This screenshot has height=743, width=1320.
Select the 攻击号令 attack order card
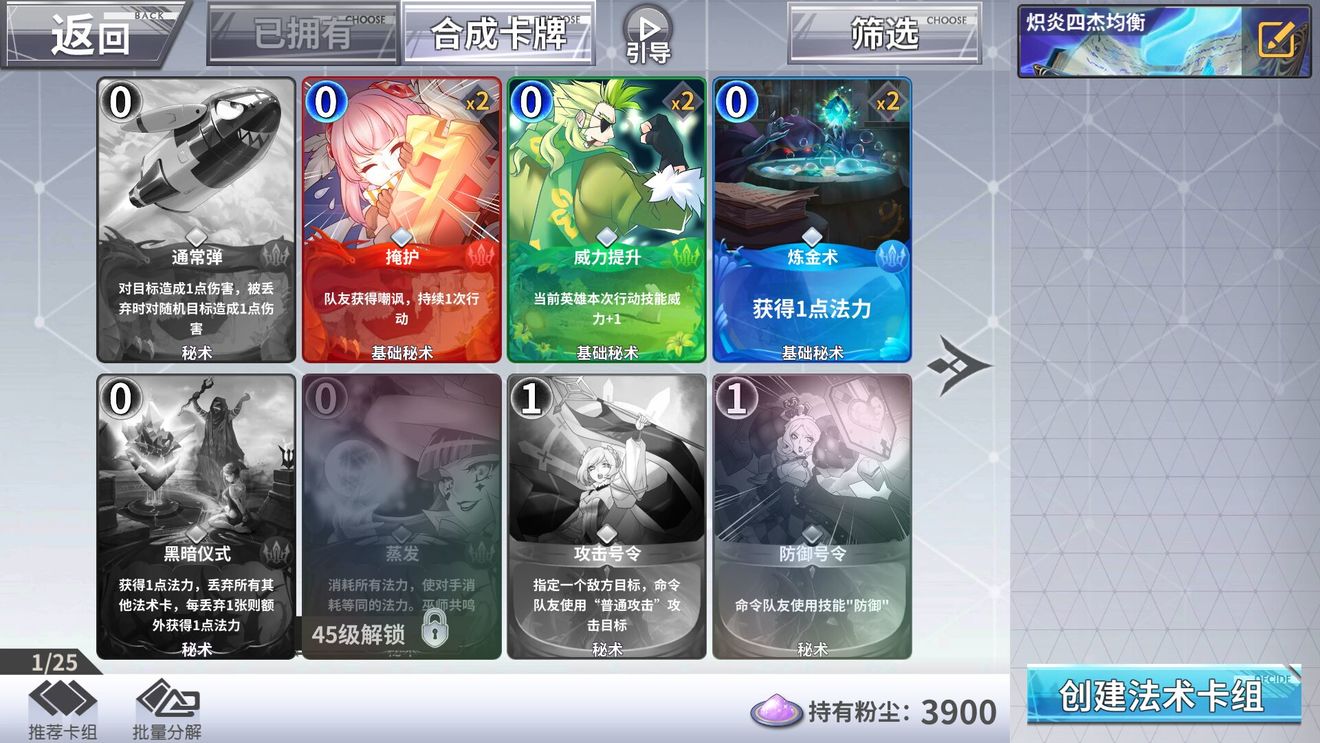606,520
